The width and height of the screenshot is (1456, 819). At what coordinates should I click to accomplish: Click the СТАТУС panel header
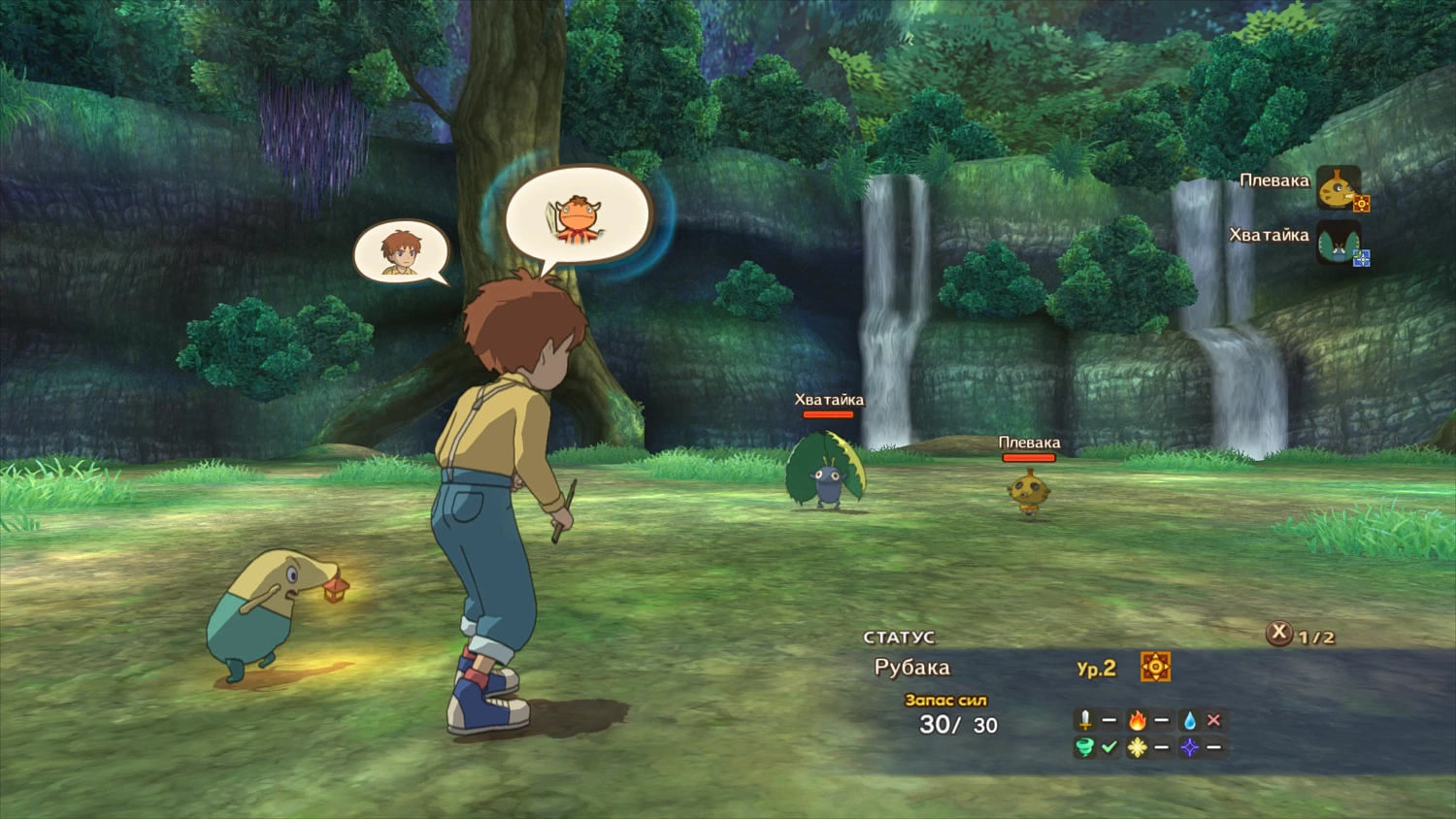(x=901, y=637)
